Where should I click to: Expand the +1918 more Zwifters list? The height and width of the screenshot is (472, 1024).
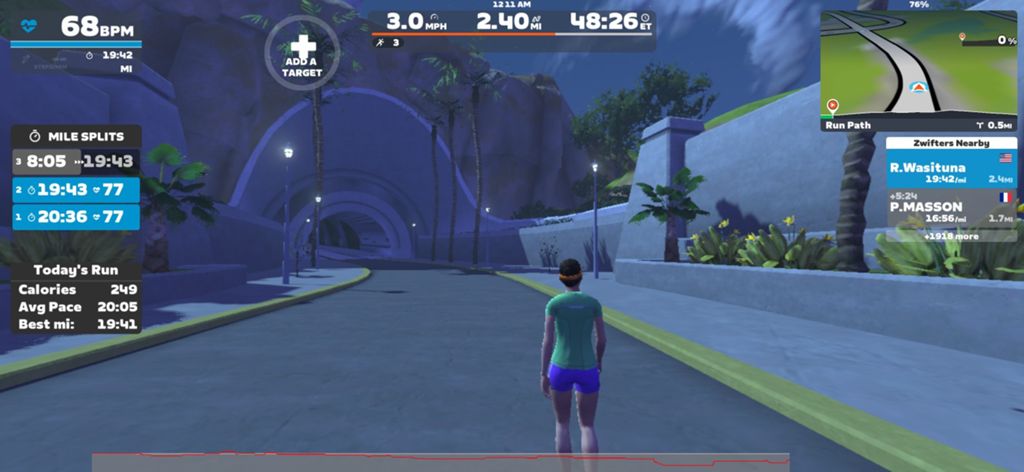point(950,236)
